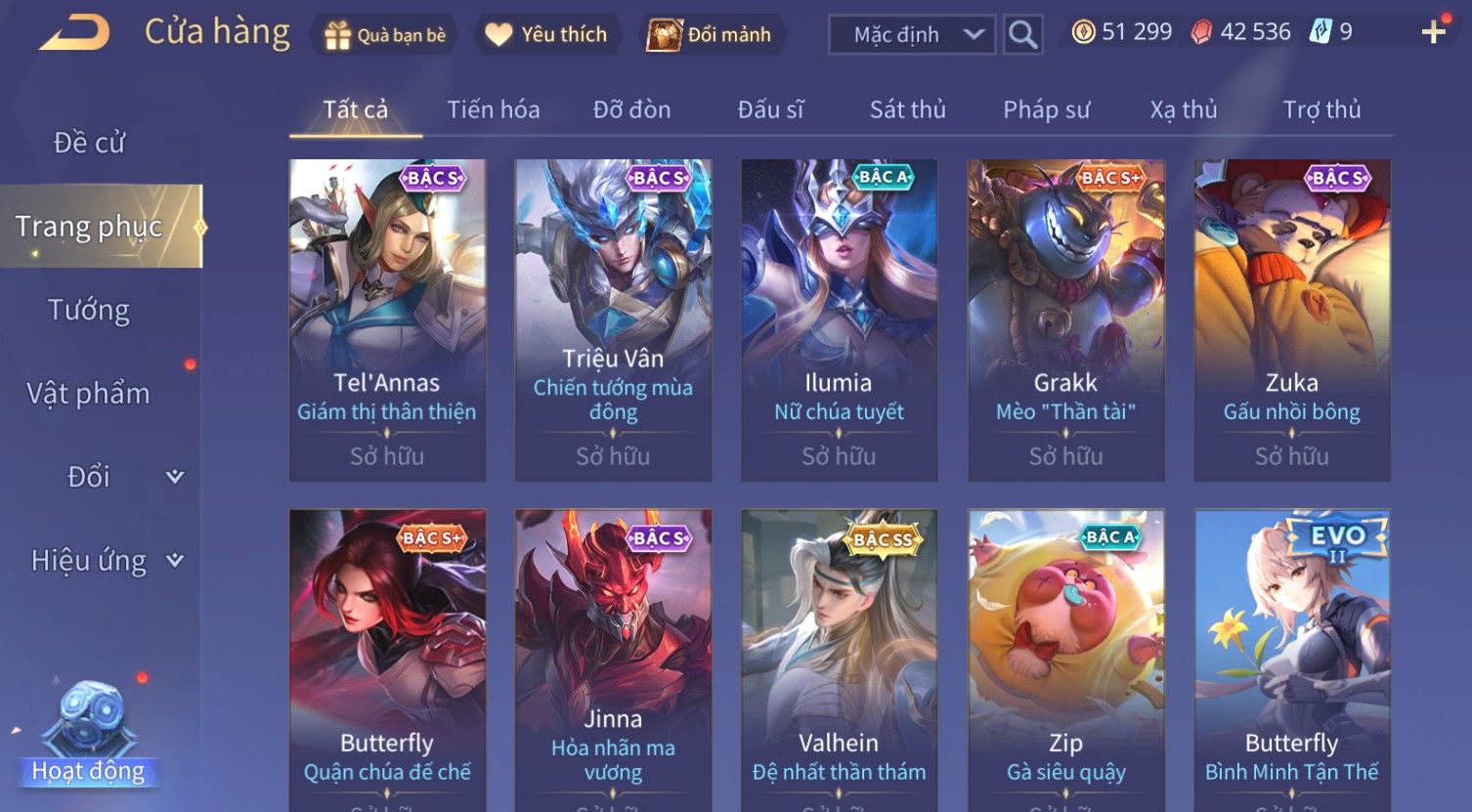Open the Hoạt động events icon
Screen dimensions: 1472x812
tap(89, 733)
